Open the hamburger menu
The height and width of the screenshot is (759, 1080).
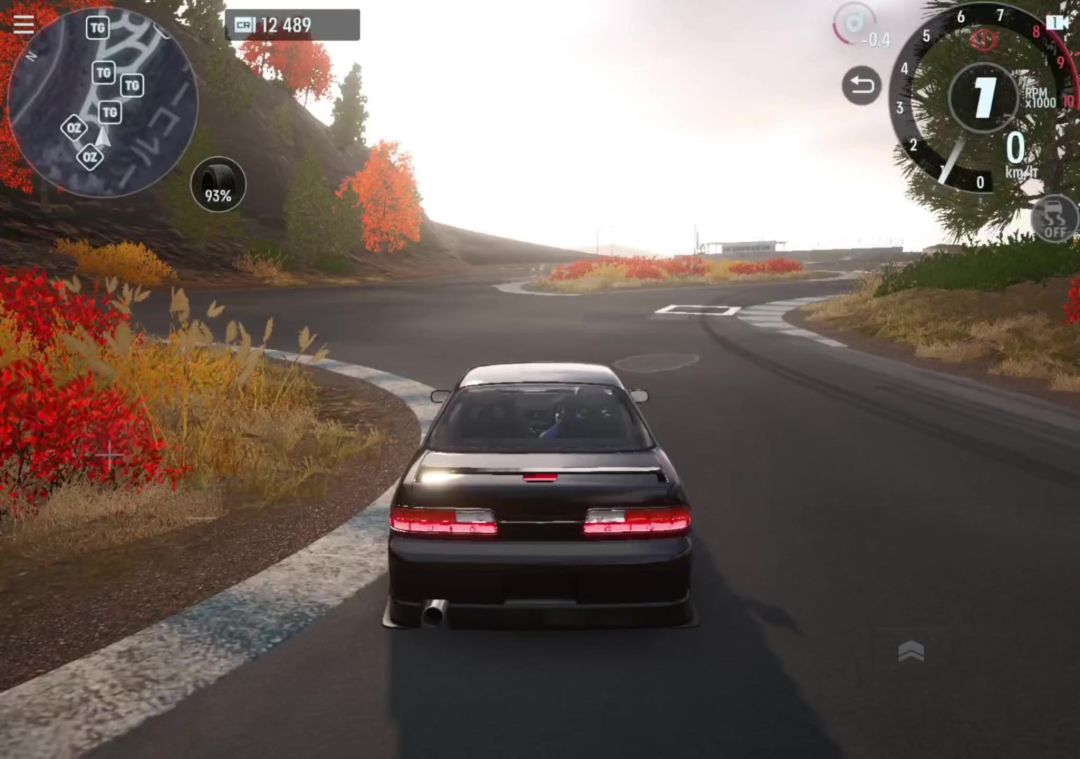(x=23, y=24)
